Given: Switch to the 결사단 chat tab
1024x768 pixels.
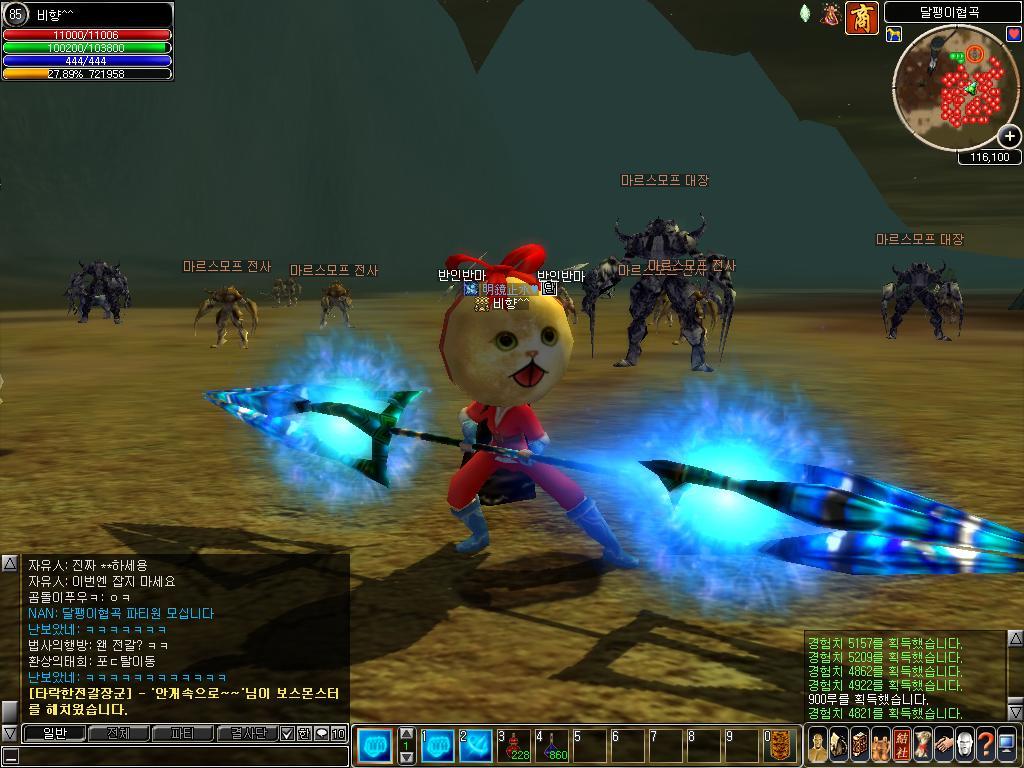Looking at the screenshot, I should coord(247,733).
